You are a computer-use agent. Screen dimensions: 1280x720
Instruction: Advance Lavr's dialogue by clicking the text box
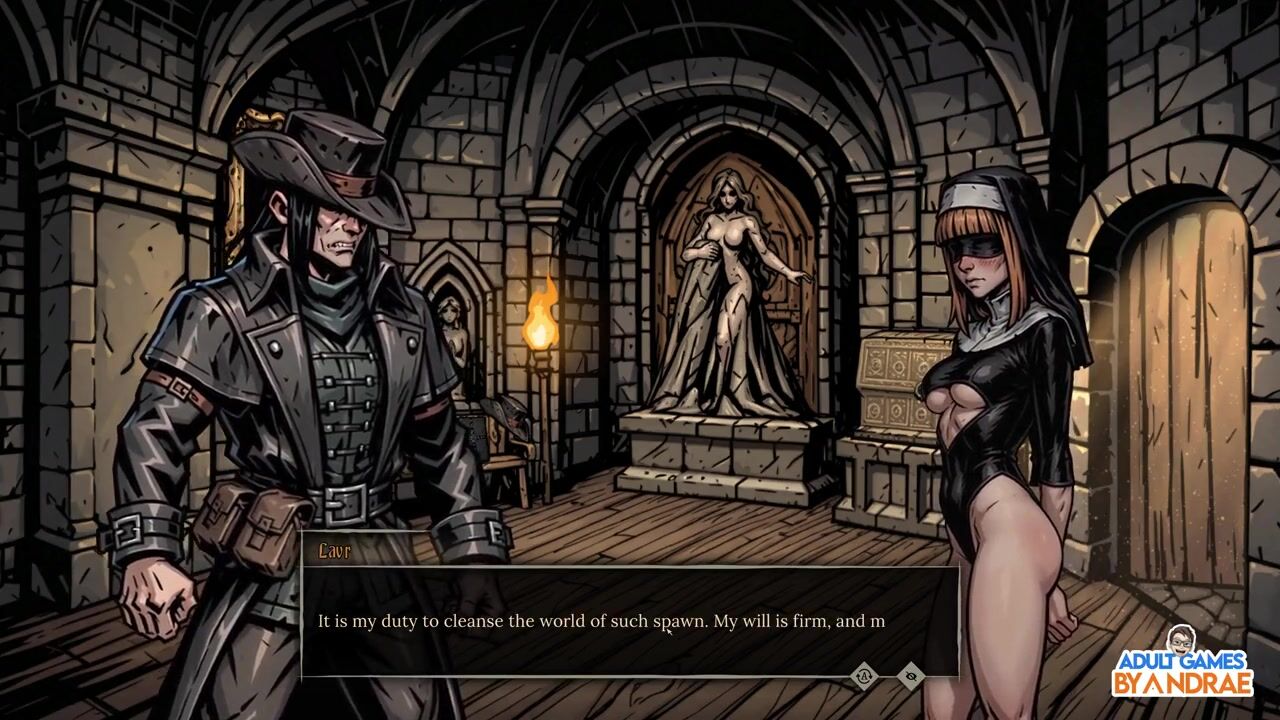(x=630, y=621)
